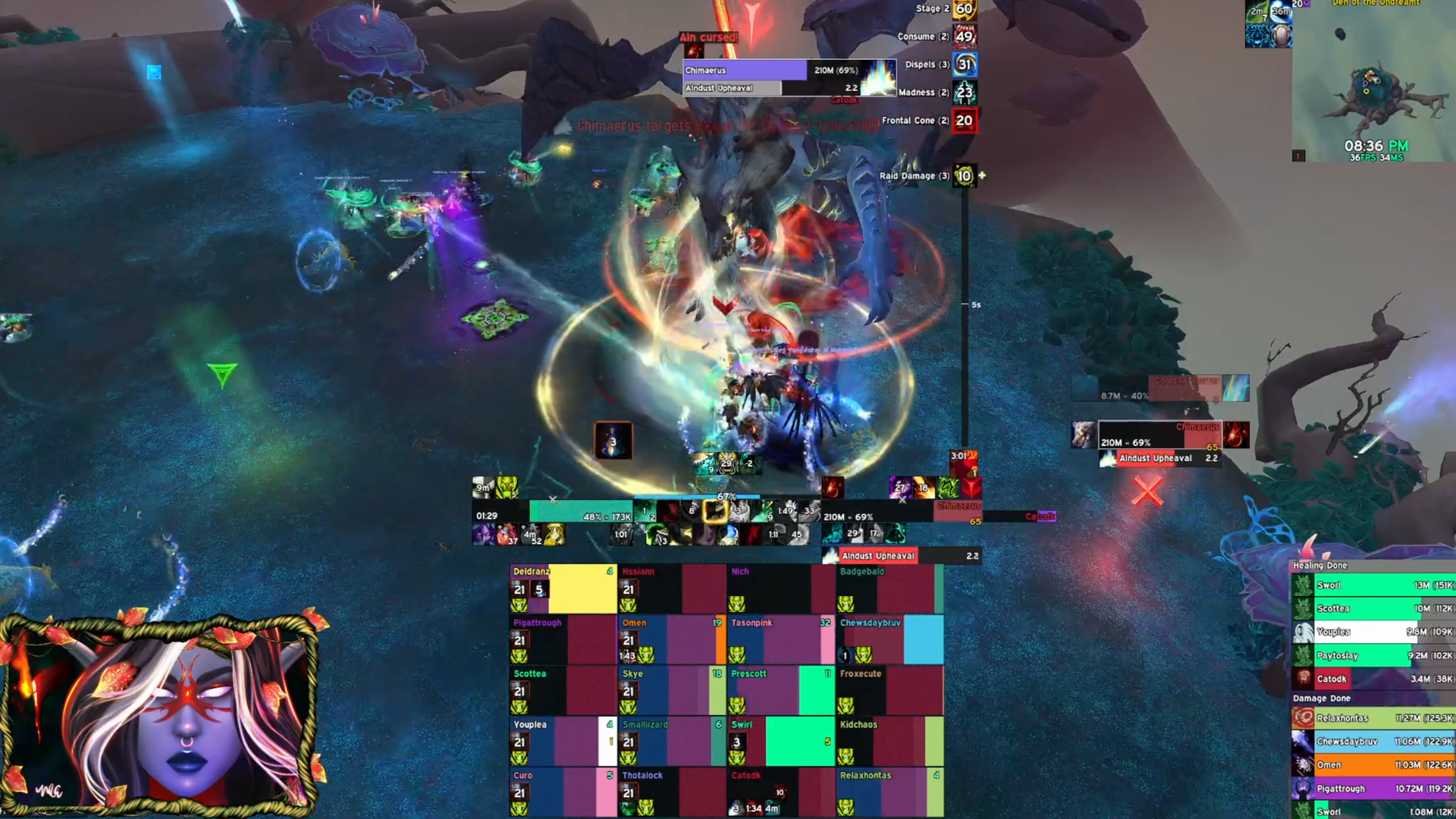Click Skye's raid frame
1456x819 pixels.
pos(672,690)
